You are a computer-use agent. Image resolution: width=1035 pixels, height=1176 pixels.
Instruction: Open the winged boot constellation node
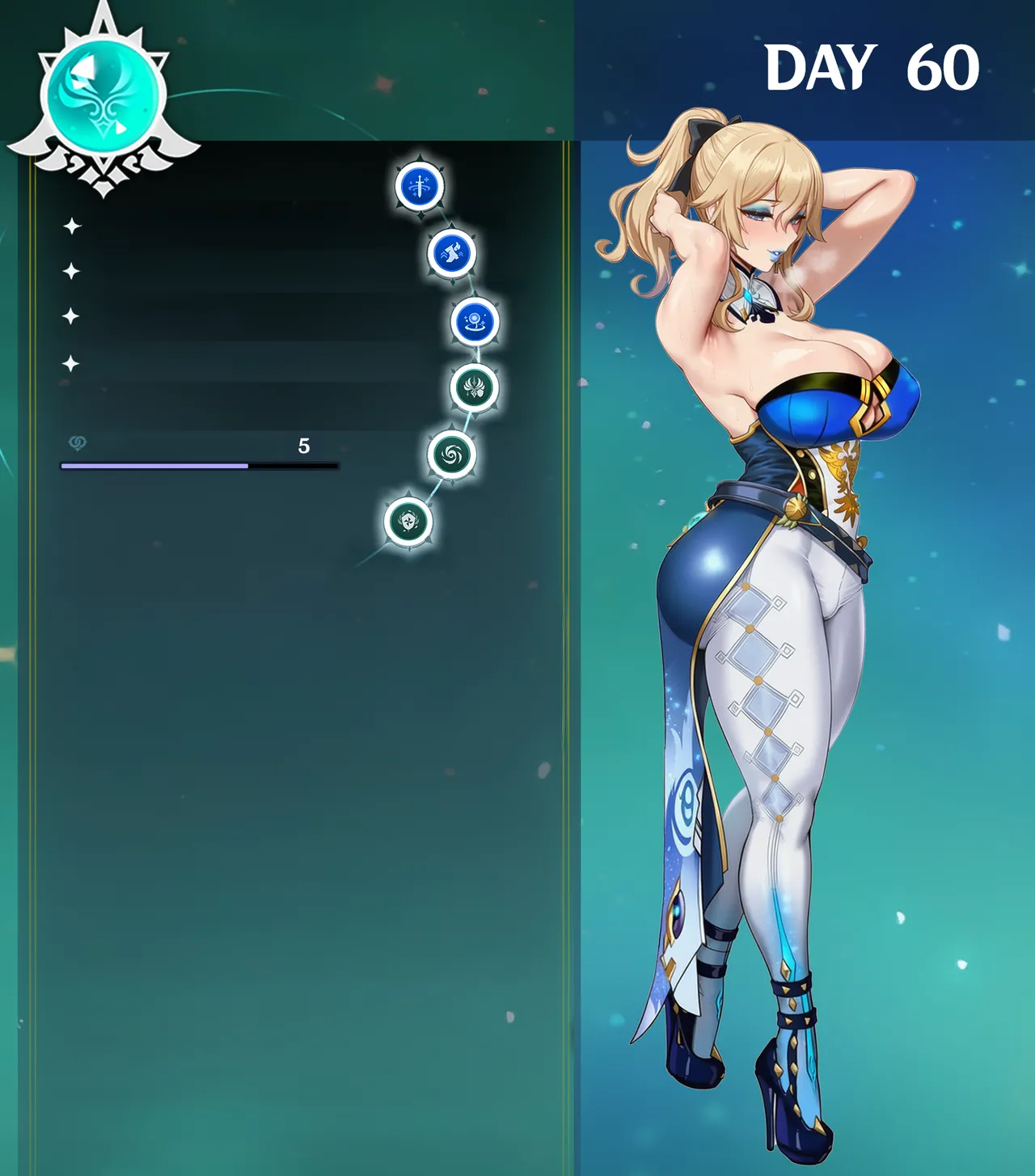(451, 253)
